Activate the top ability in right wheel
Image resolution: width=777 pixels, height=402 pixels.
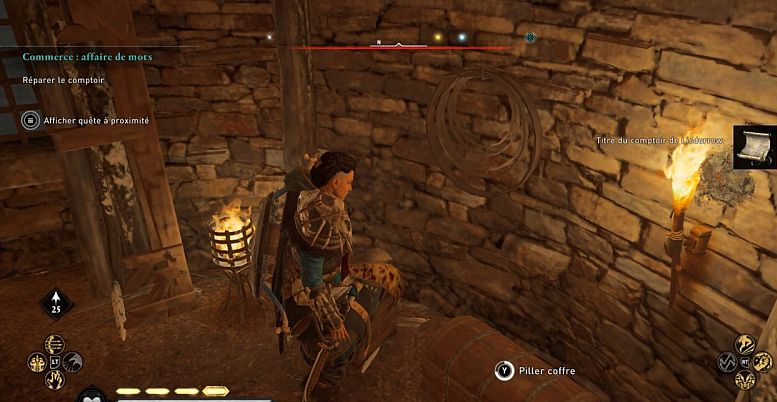[x=744, y=344]
